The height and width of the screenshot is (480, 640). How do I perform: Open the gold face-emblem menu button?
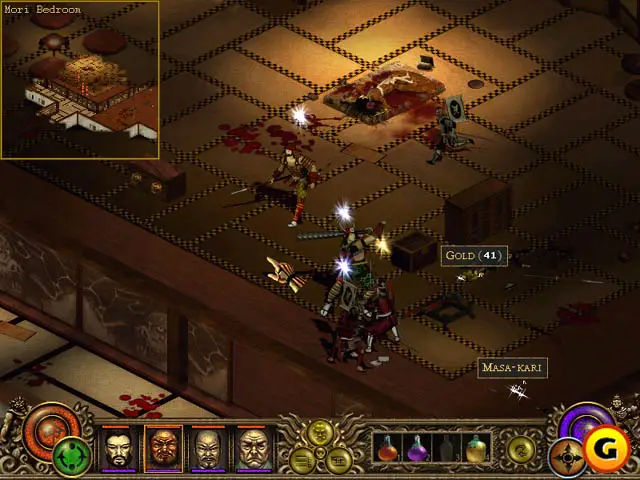click(322, 432)
